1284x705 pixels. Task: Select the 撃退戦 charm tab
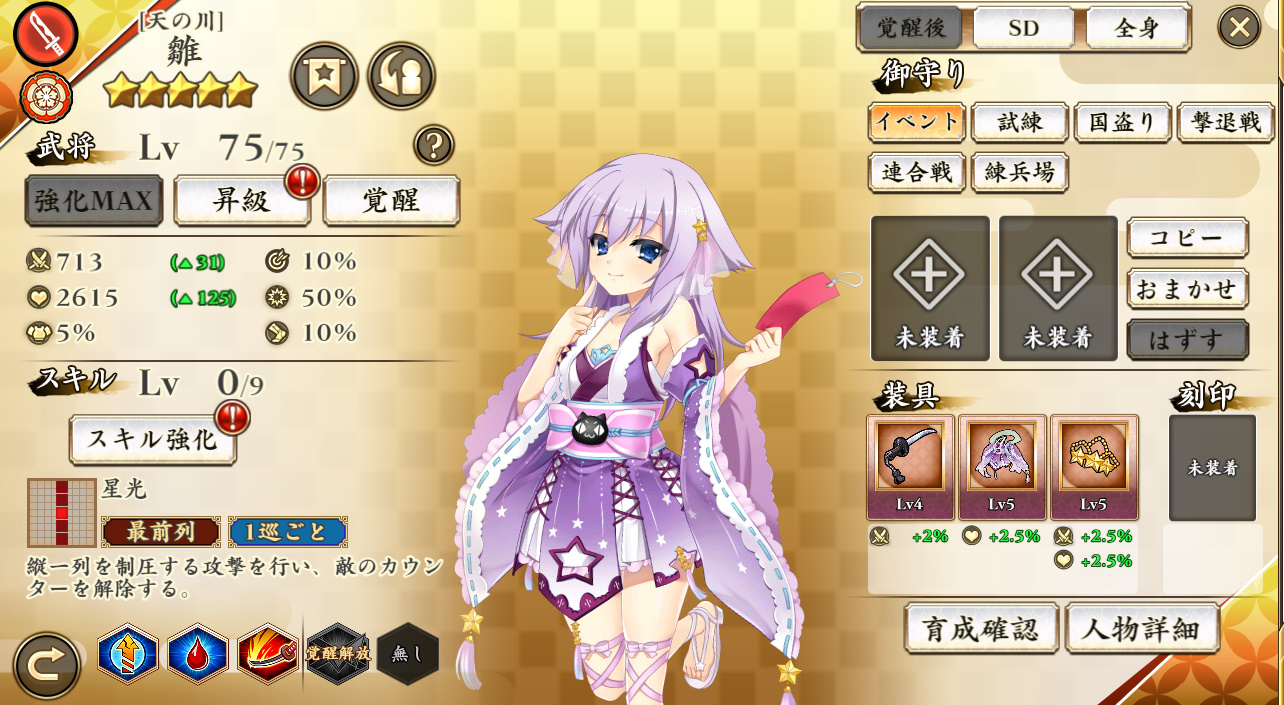tap(1225, 122)
